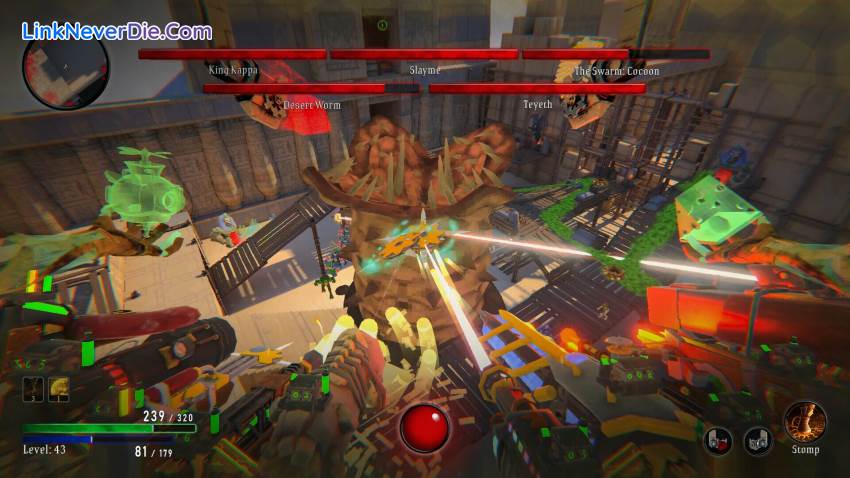Click the gauntlet icon with red marking
The height and width of the screenshot is (478, 850).
[717, 440]
